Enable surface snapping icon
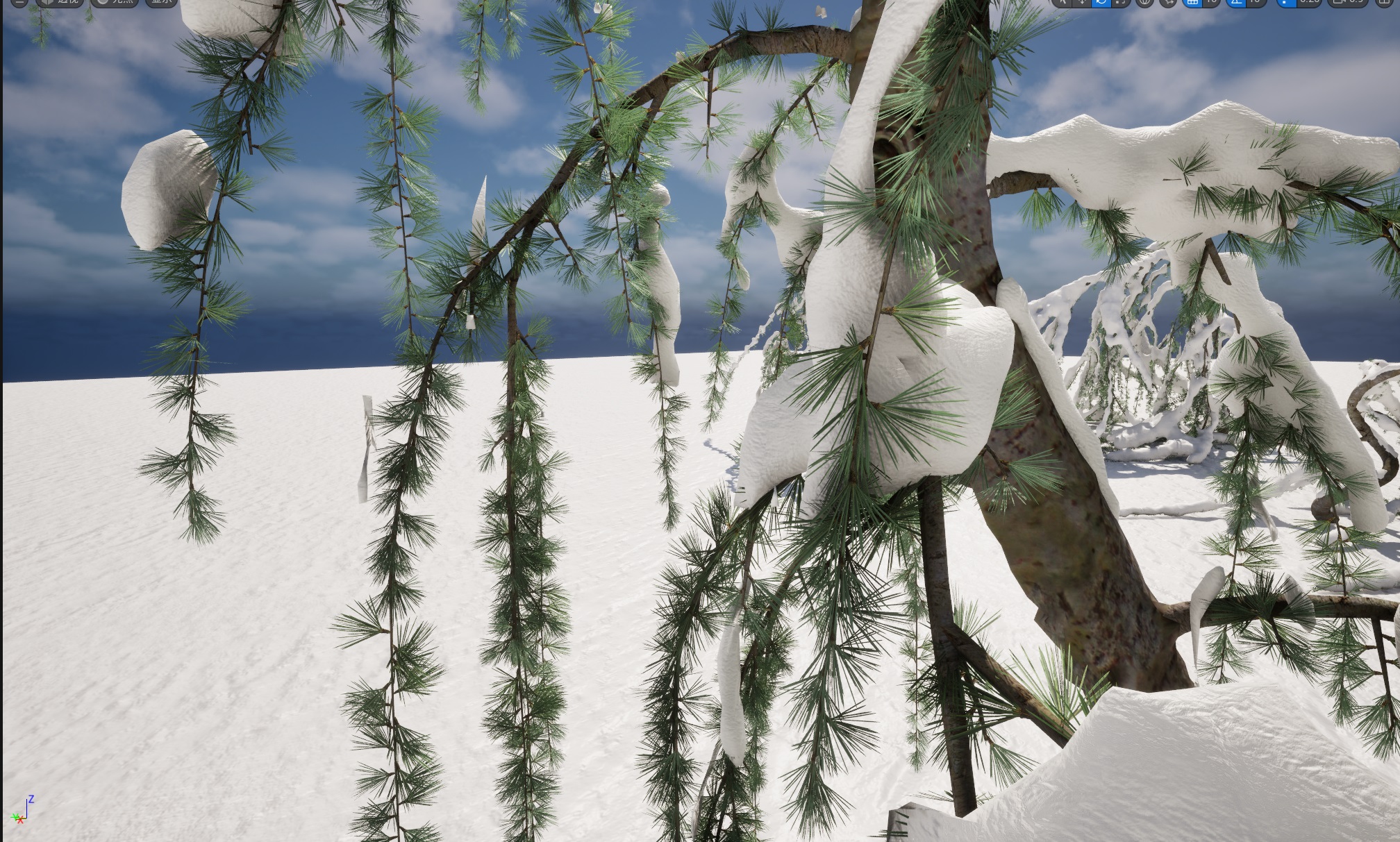Screen dimensions: 1400x842 pyautogui.click(x=1169, y=3)
